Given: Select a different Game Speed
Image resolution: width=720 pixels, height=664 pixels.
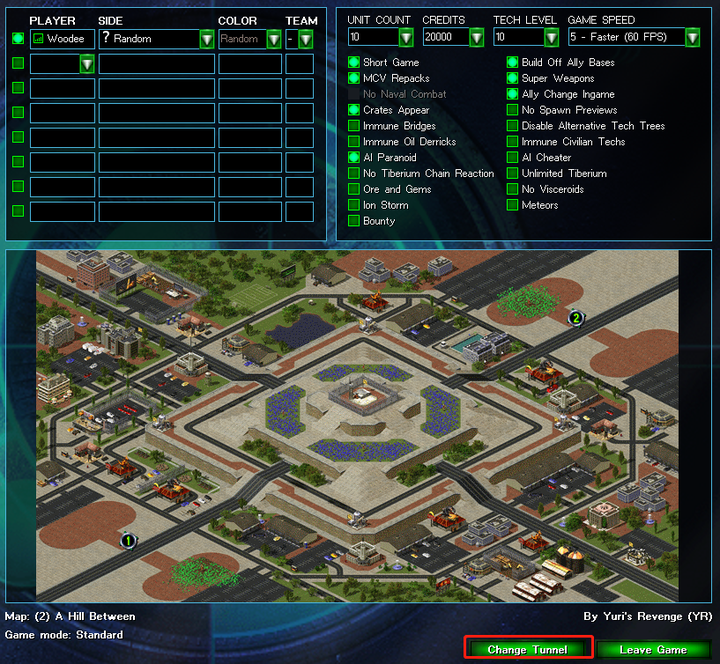Looking at the screenshot, I should pyautogui.click(x=692, y=38).
